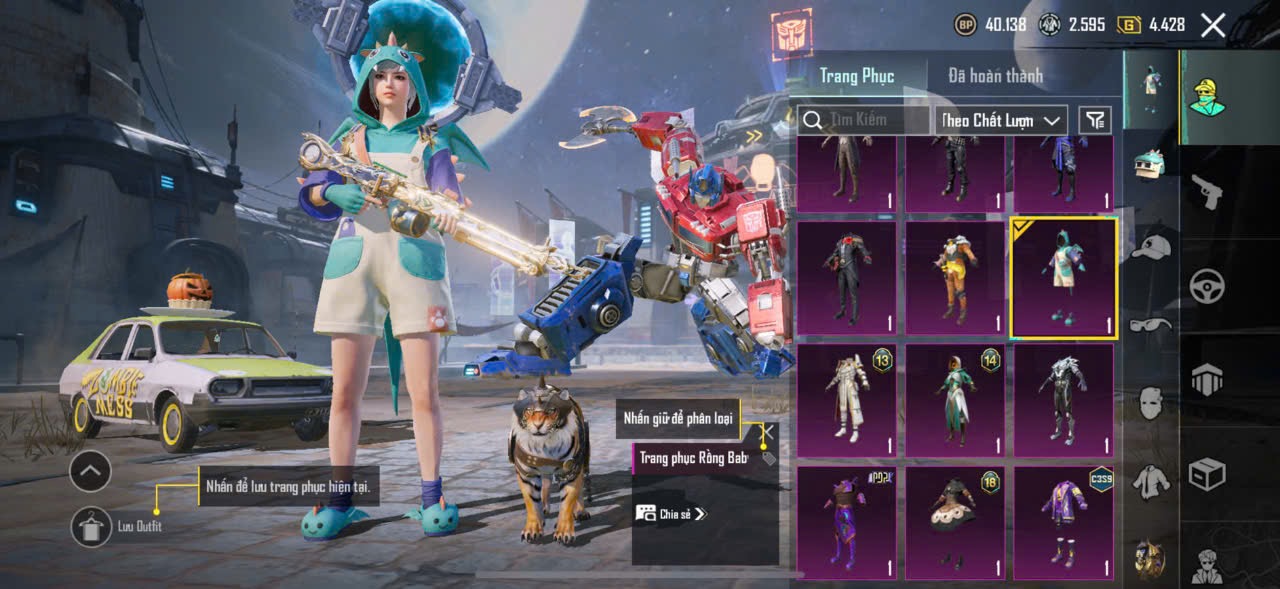The height and width of the screenshot is (589, 1280).
Task: Select the baseball cap headwear category
Action: (1151, 245)
